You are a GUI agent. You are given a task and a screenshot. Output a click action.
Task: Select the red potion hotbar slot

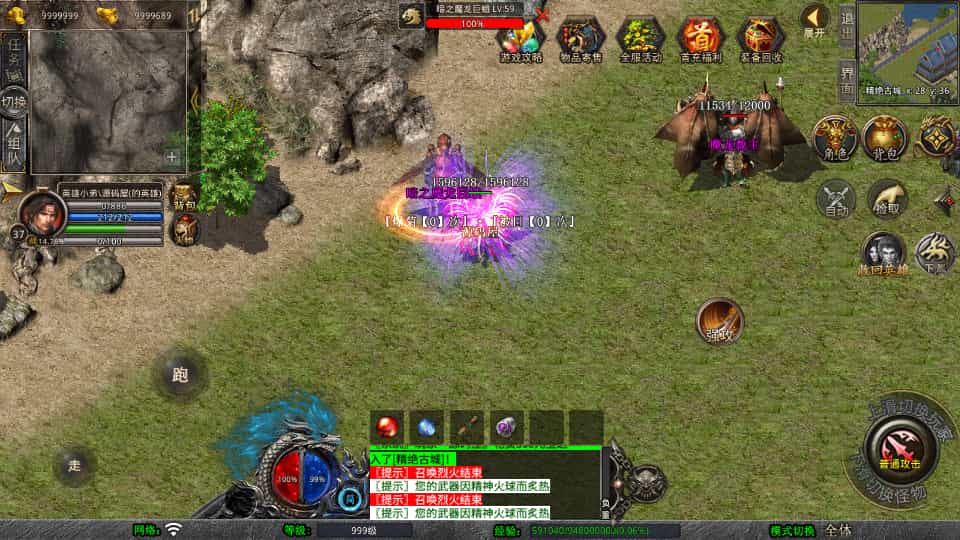pyautogui.click(x=387, y=426)
